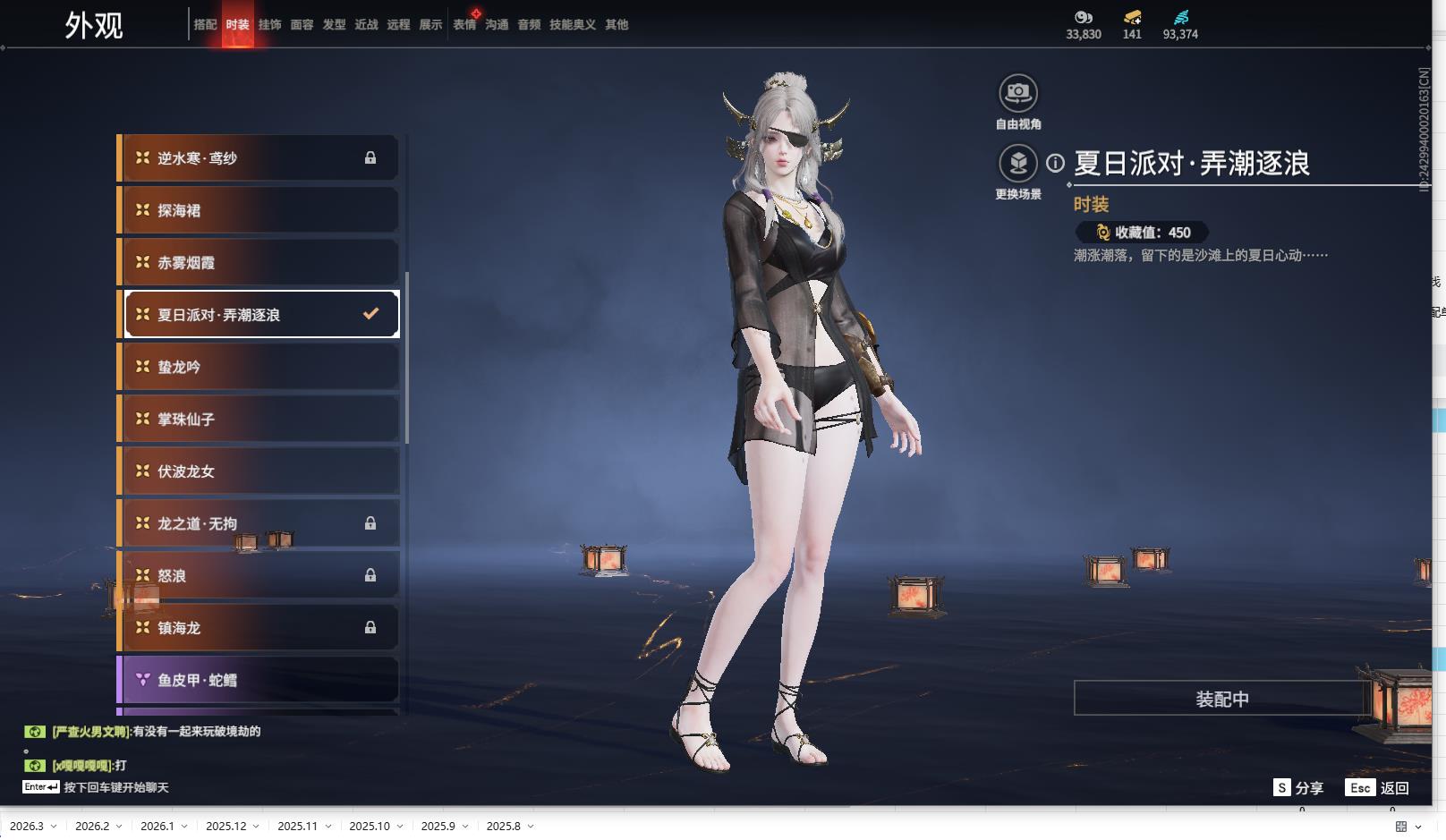Click the 装配中 button
Viewport: 1446px width, 840px height.
click(x=1221, y=699)
